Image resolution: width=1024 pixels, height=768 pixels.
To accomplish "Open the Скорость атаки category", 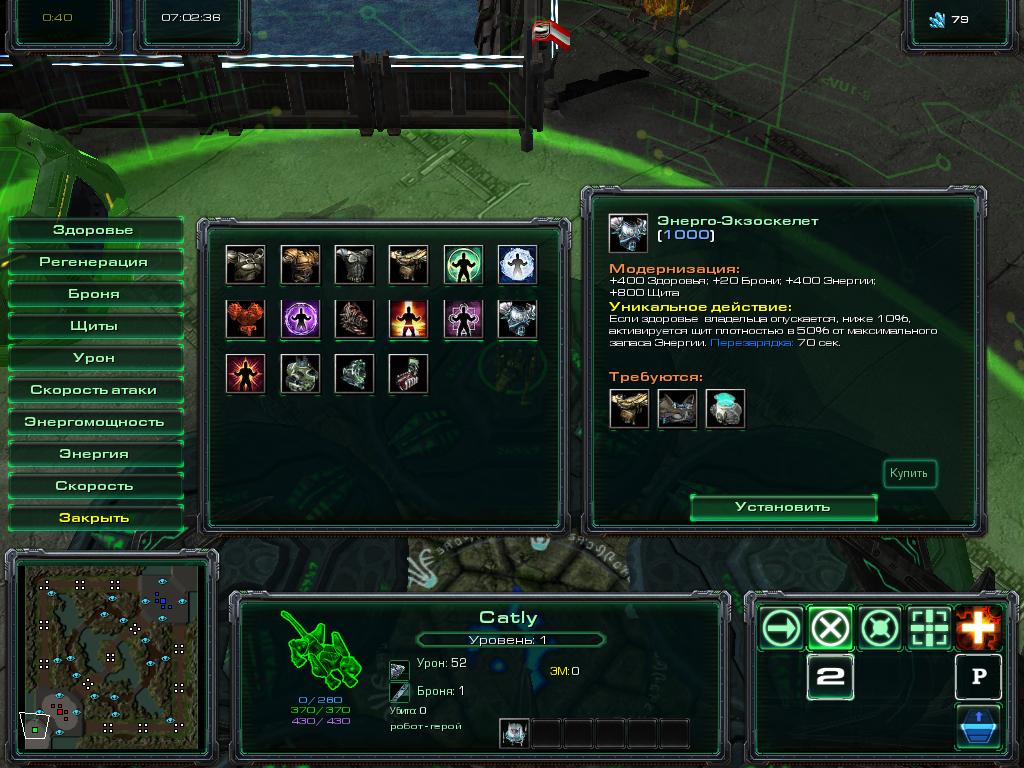I will [94, 390].
